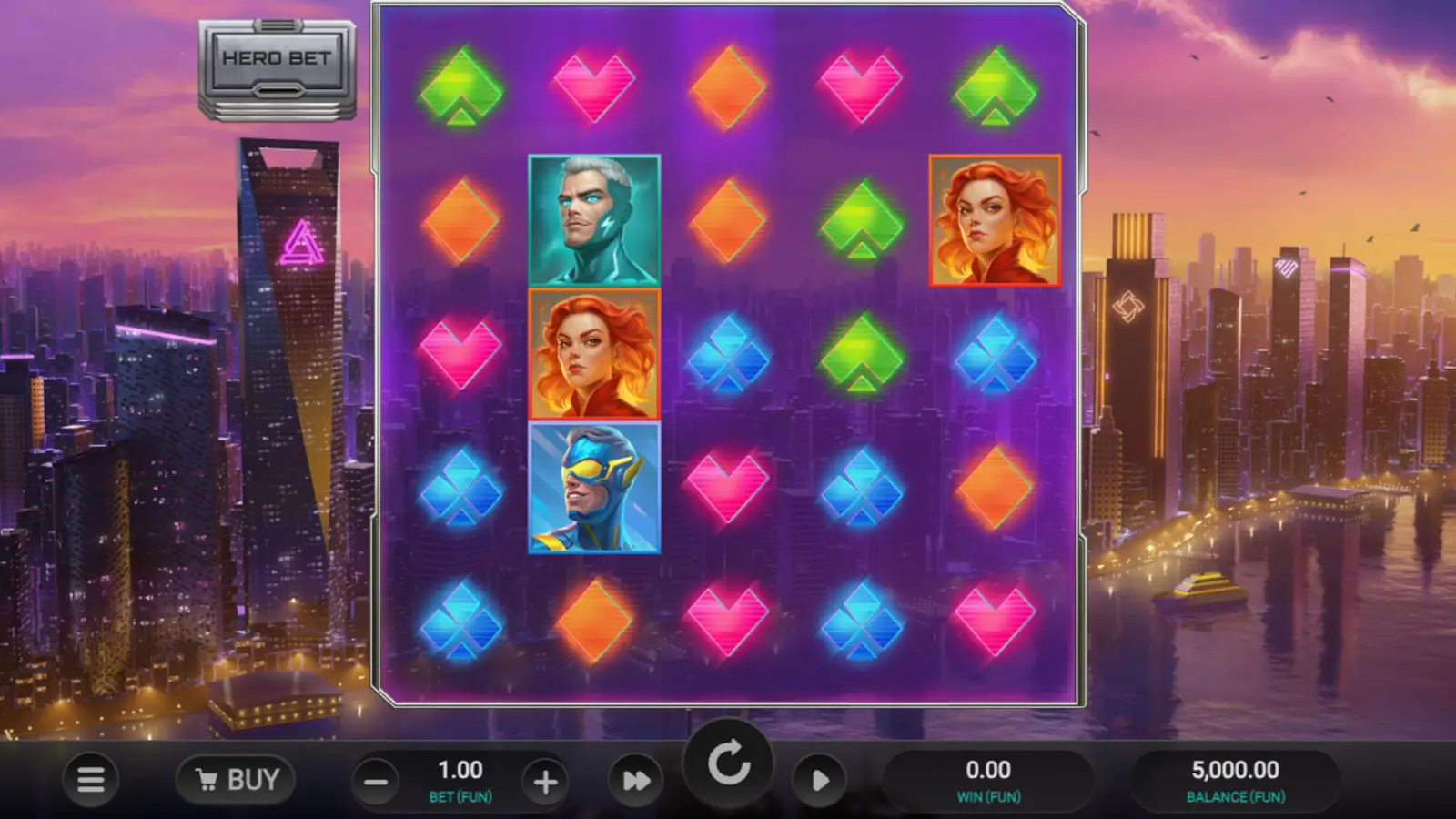This screenshot has height=819, width=1456.
Task: Click the minus icon to decrease bet
Action: [376, 780]
